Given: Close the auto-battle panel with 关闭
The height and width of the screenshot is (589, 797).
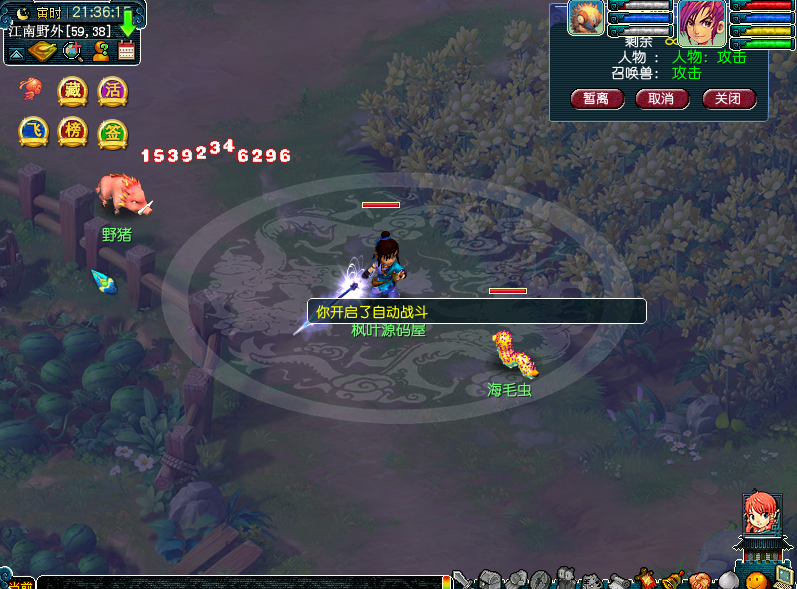Looking at the screenshot, I should tap(729, 99).
